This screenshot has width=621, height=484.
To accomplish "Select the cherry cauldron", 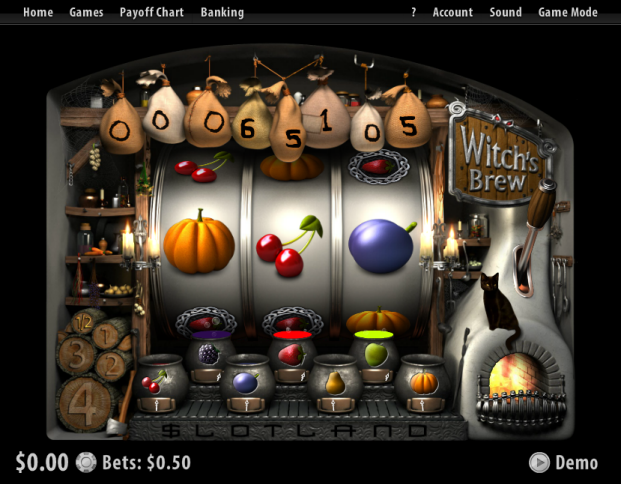I will click(x=159, y=382).
